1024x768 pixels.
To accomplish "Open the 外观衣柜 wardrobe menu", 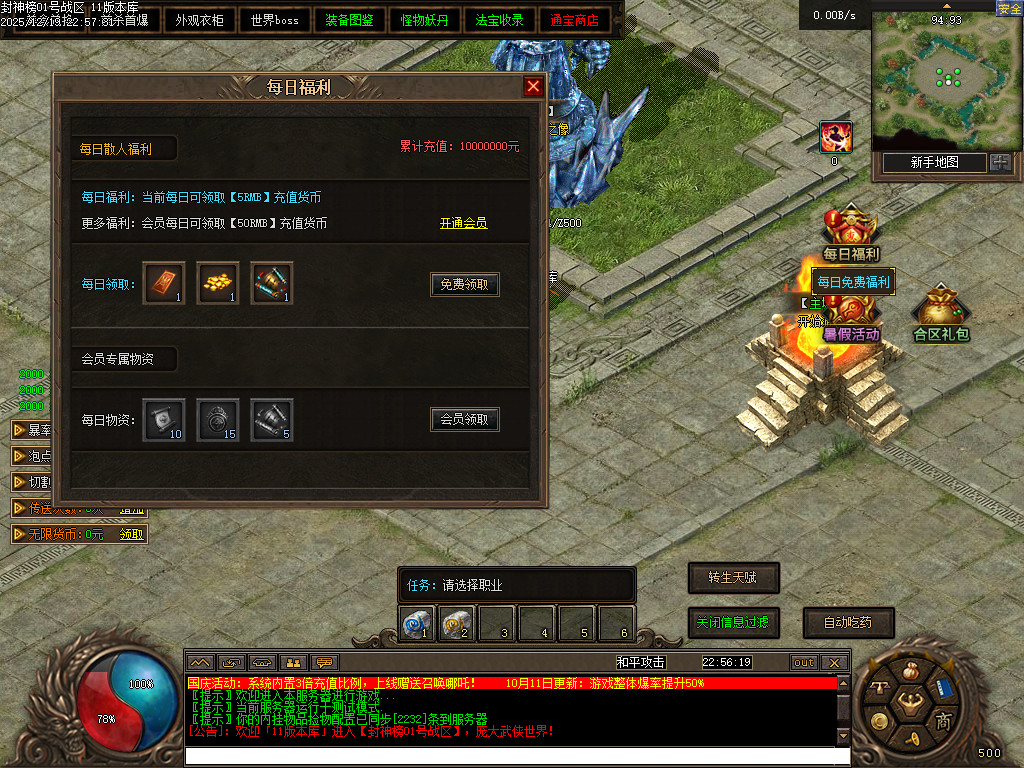I will [199, 20].
